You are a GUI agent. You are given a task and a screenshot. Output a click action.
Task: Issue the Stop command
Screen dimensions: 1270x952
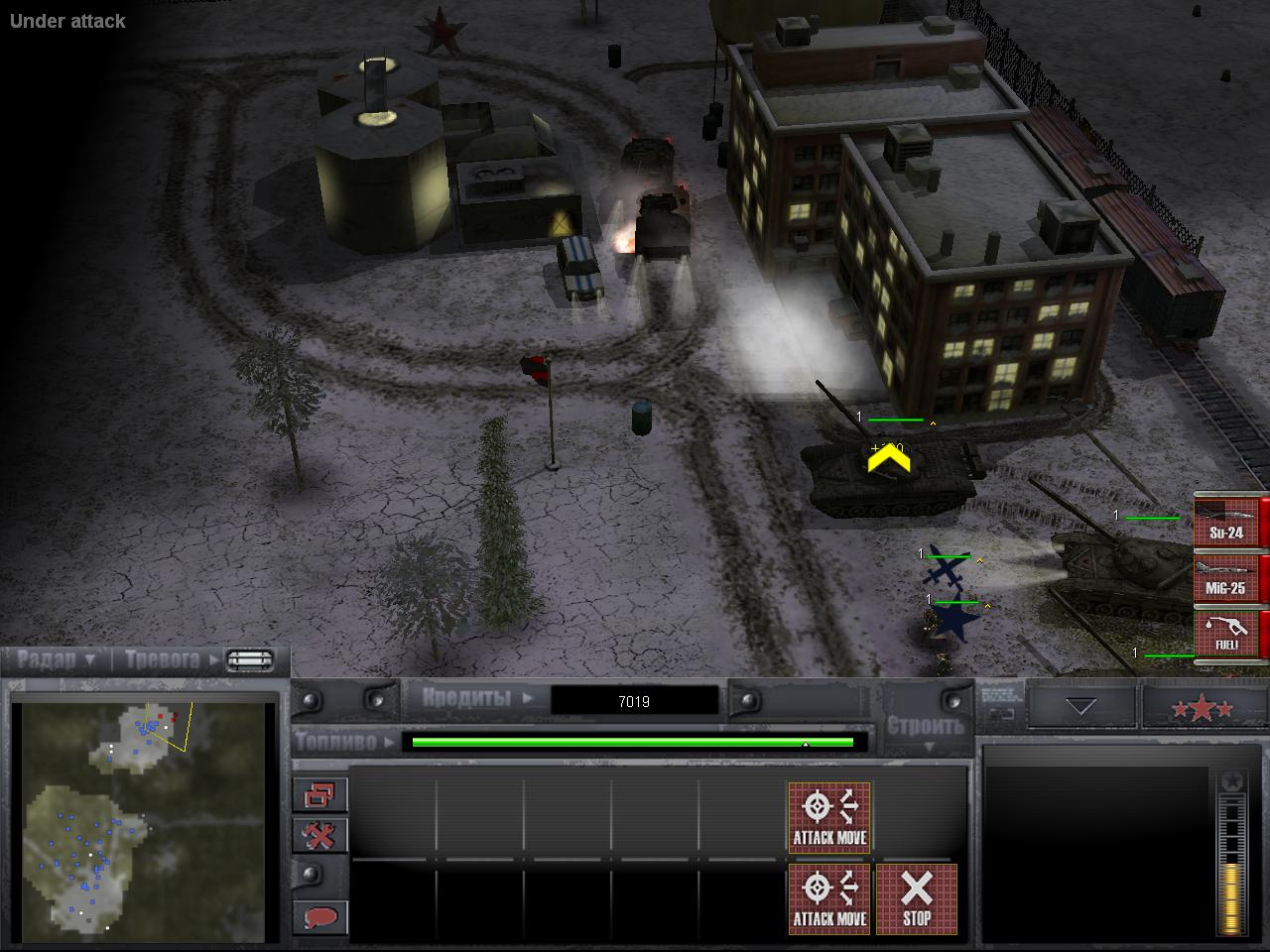[917, 900]
